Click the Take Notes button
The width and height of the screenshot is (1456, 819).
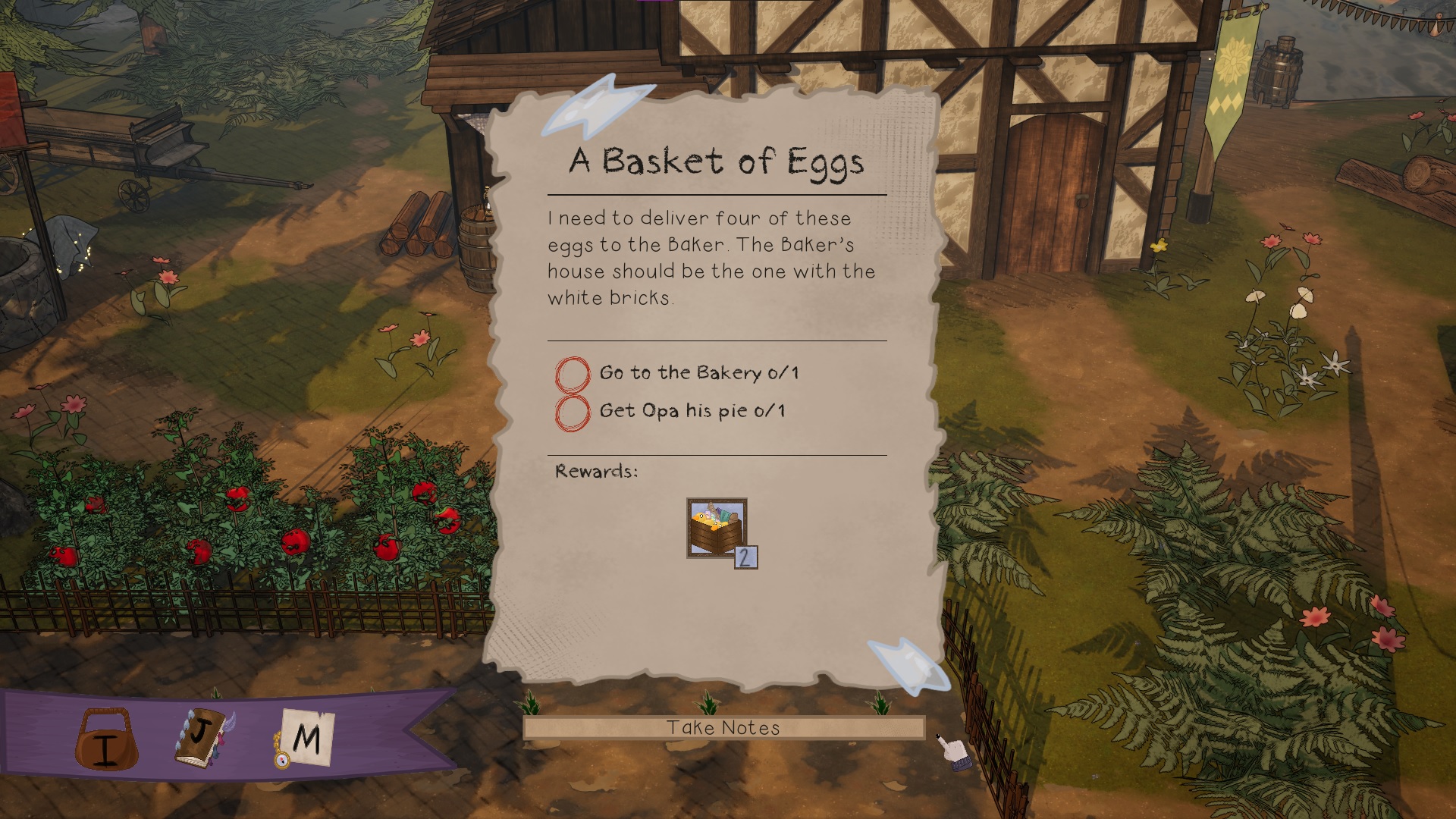pyautogui.click(x=723, y=728)
